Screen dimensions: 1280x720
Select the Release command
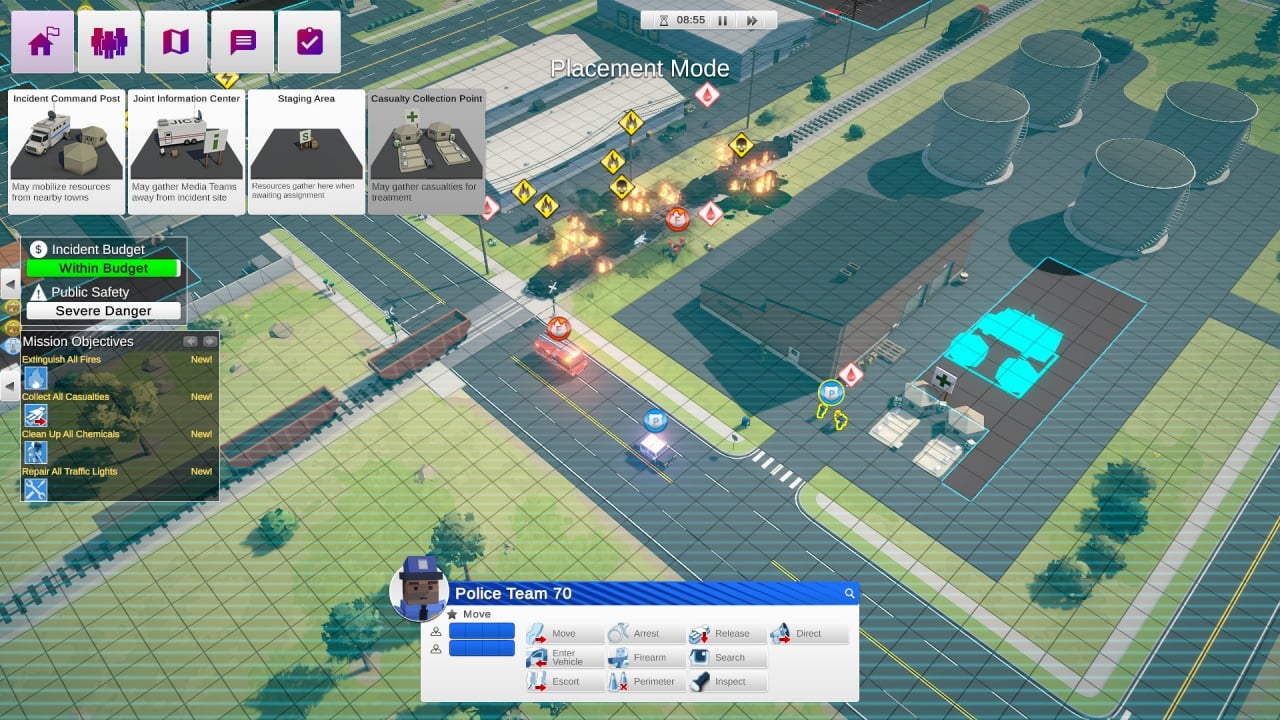[x=727, y=634]
